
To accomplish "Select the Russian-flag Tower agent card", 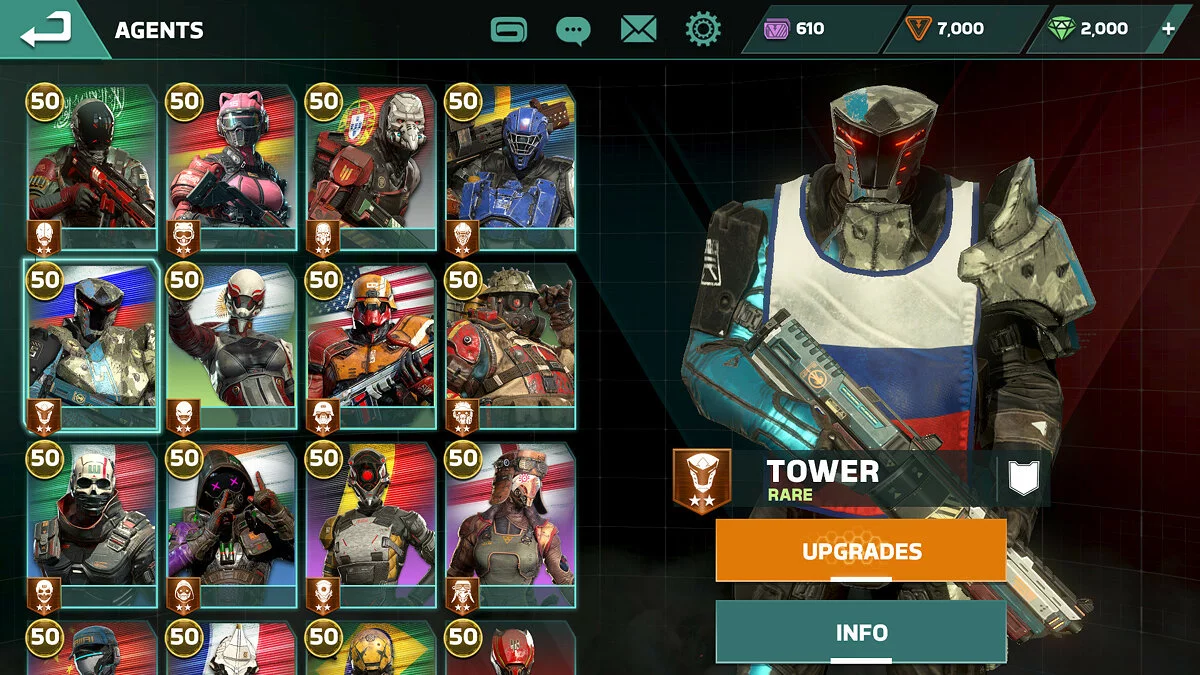I will click(x=91, y=346).
